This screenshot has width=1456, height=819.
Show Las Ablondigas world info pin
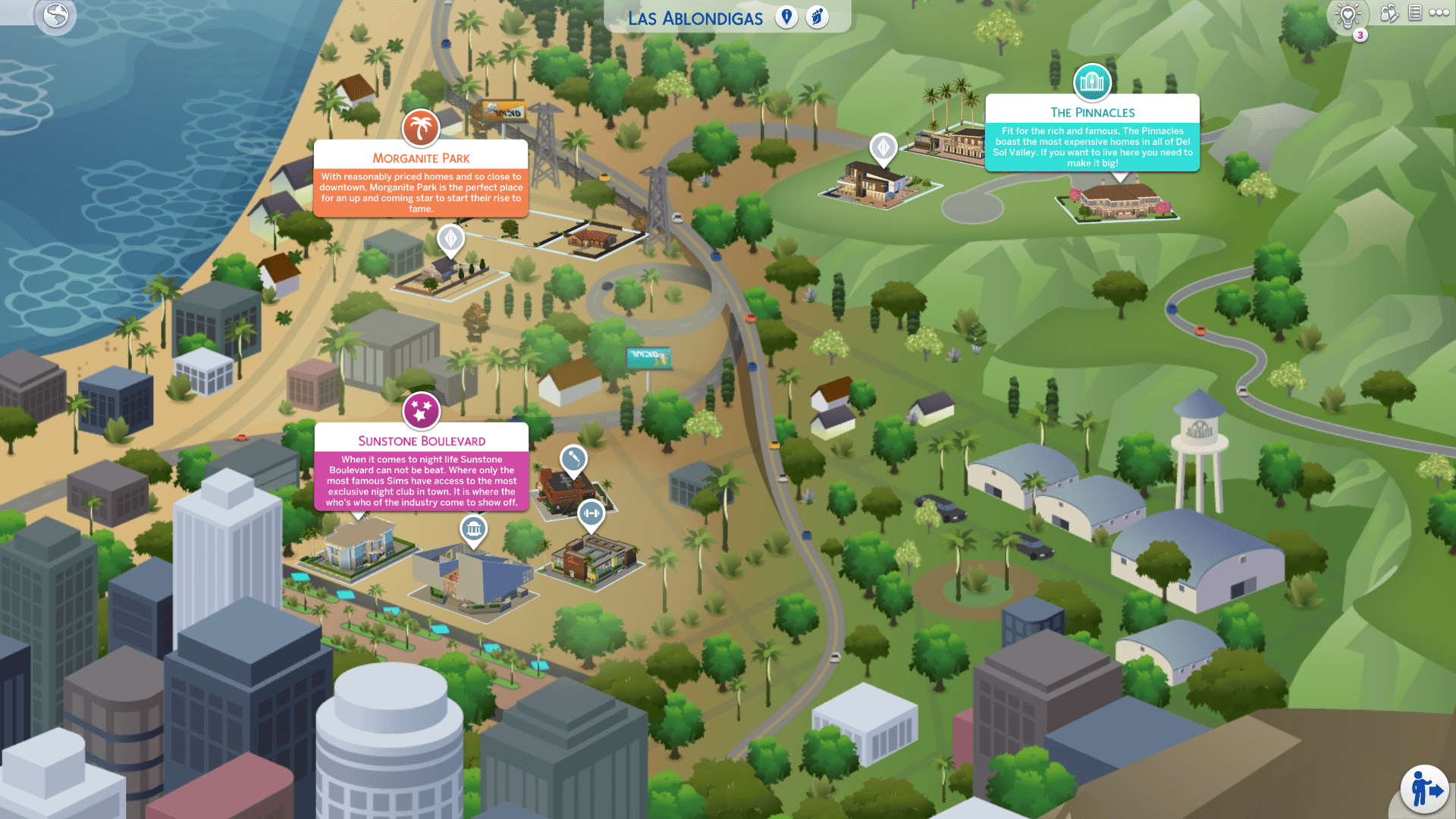[x=786, y=17]
